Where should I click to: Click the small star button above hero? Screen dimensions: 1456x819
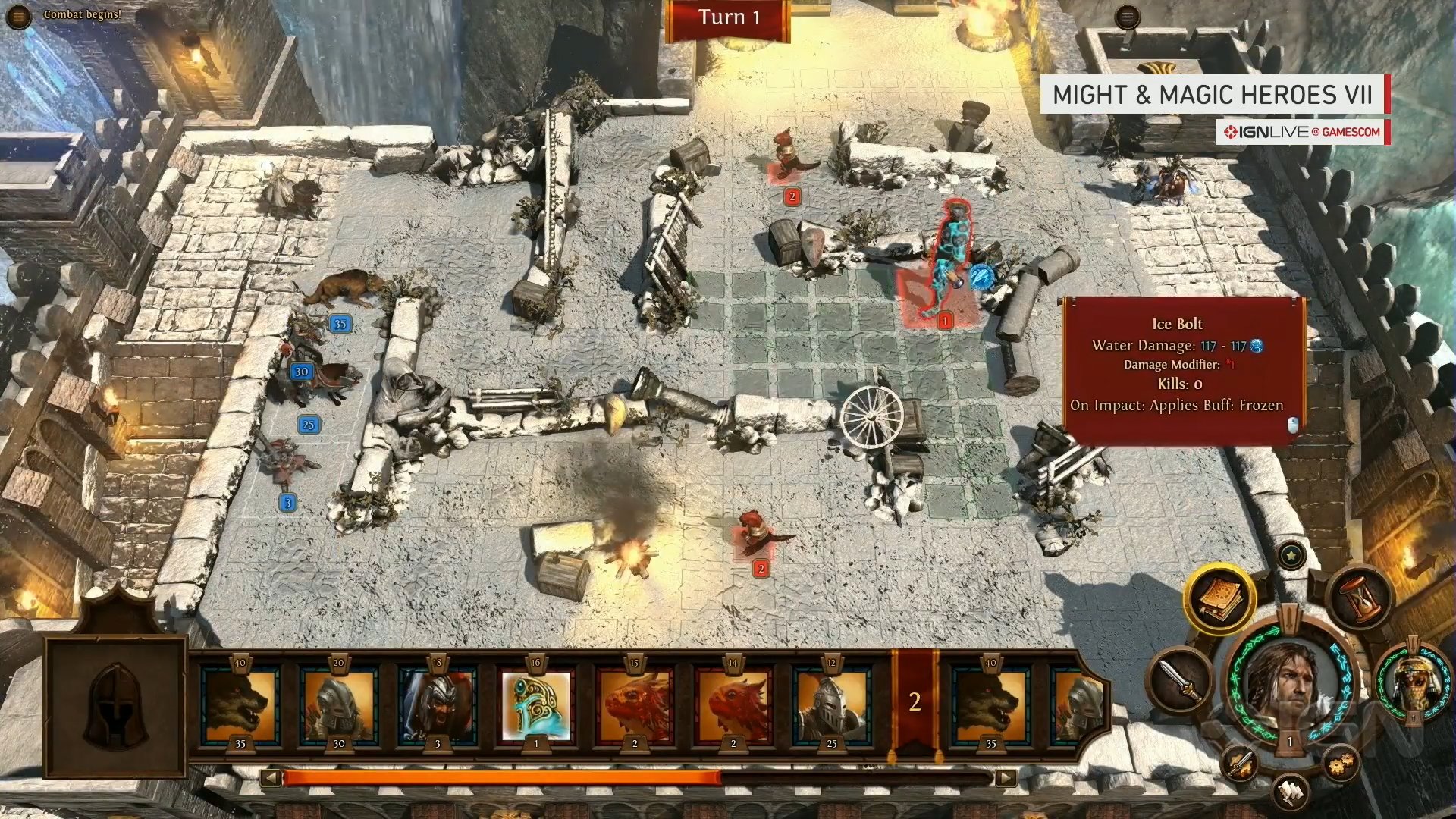(x=1291, y=556)
